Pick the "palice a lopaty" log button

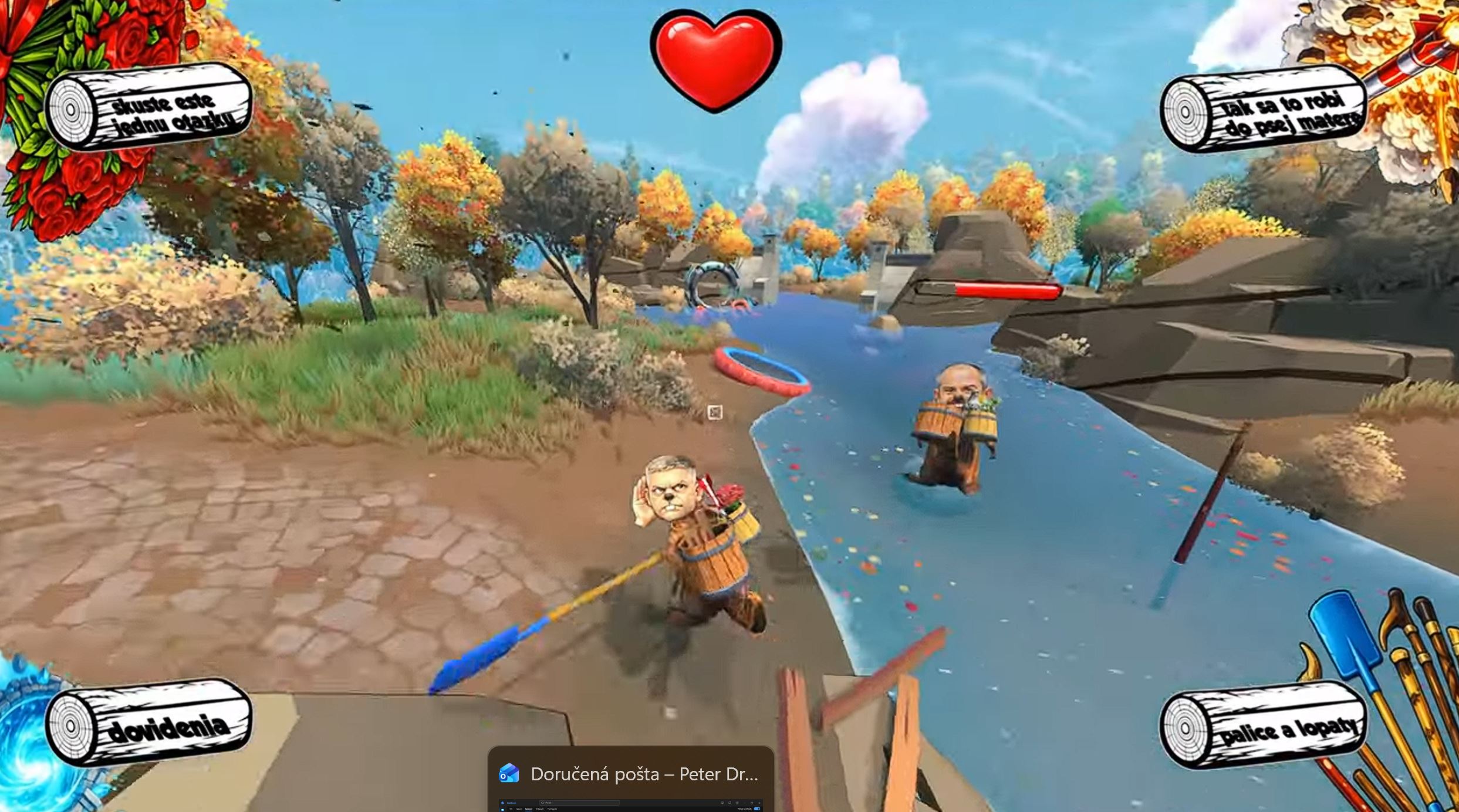(1265, 726)
